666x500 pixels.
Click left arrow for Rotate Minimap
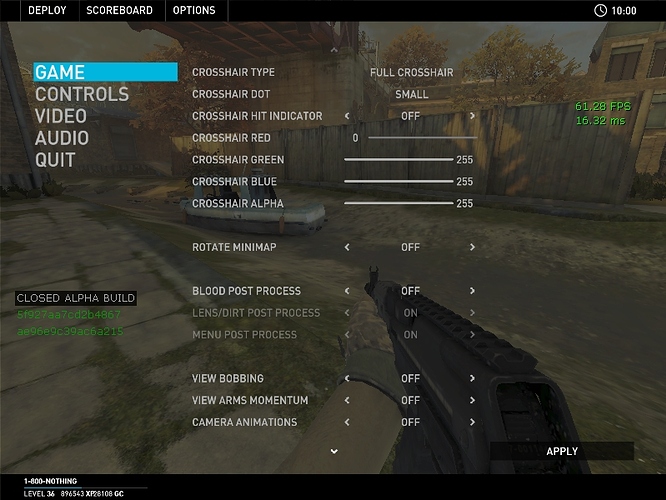click(x=347, y=247)
